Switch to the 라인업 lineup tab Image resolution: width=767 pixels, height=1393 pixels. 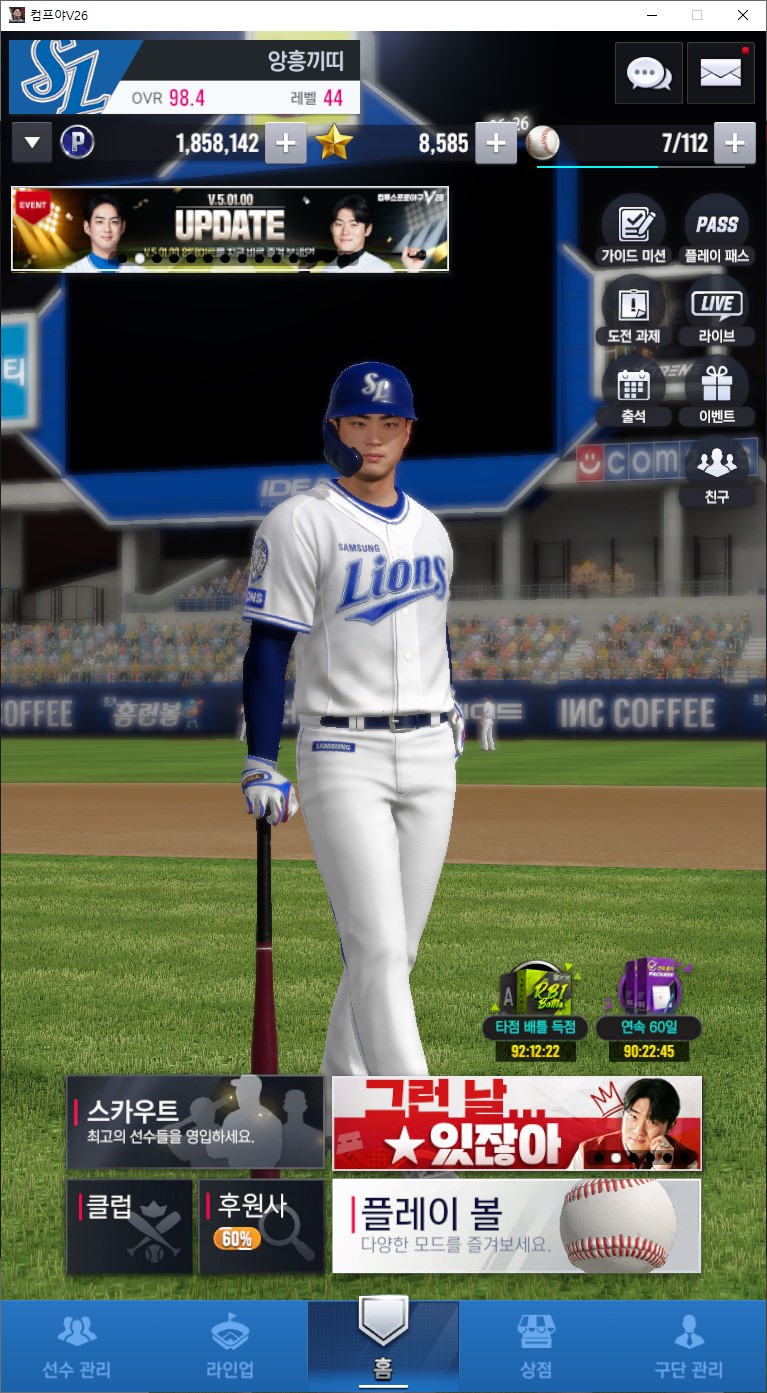pyautogui.click(x=230, y=1345)
